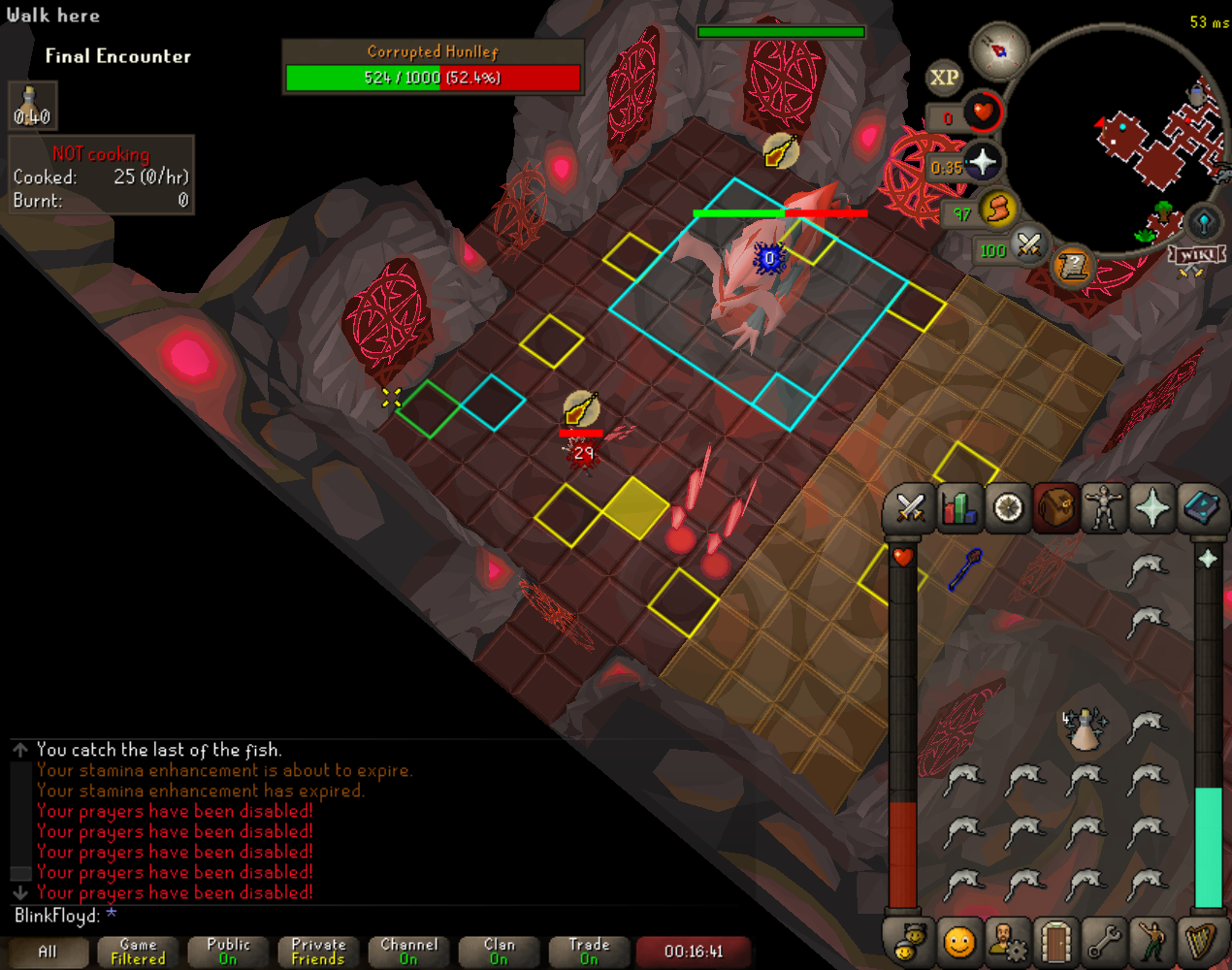Click the compass to face north
The height and width of the screenshot is (970, 1232).
coord(999,50)
